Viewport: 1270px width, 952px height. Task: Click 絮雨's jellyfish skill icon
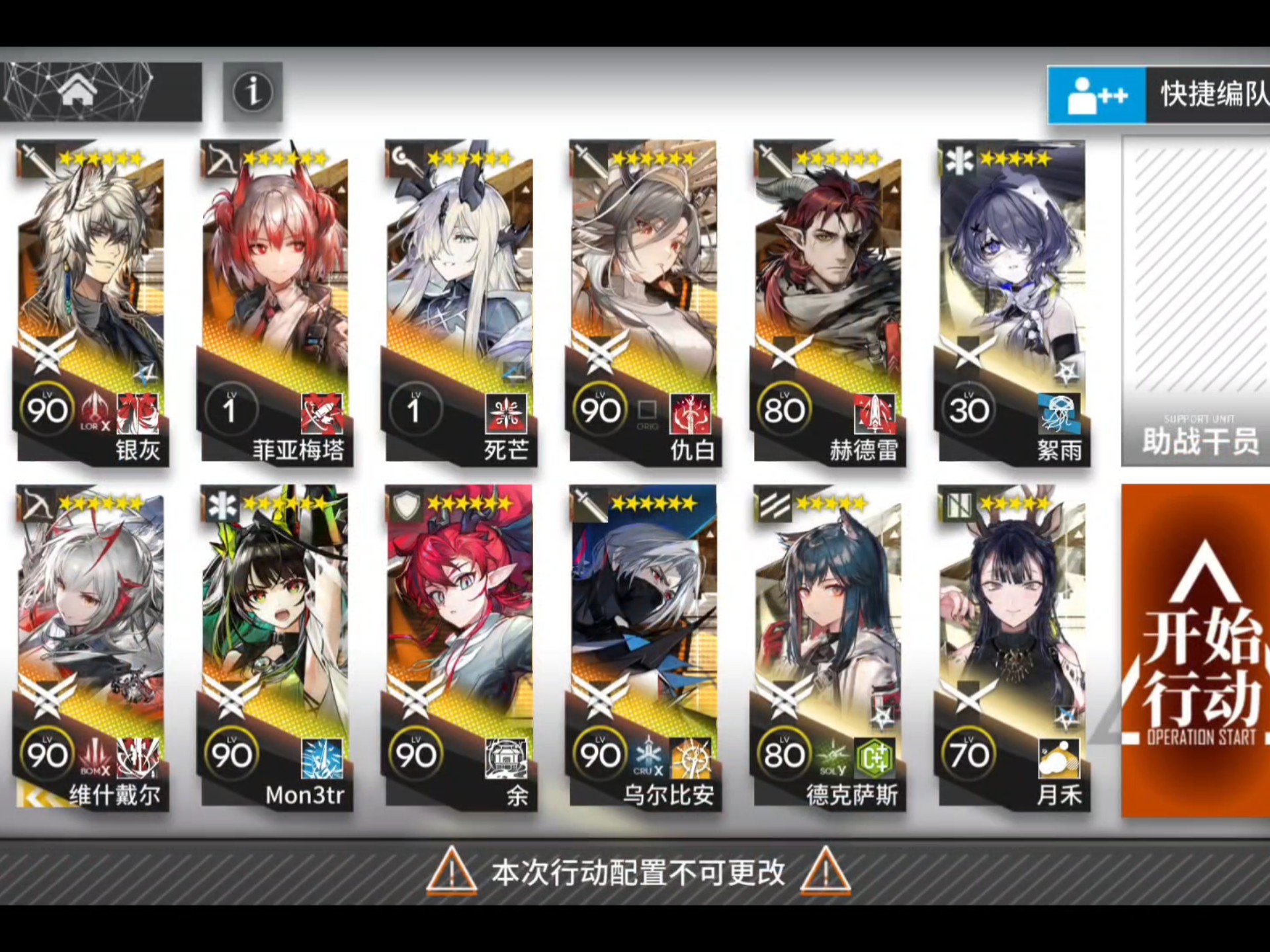point(1060,415)
